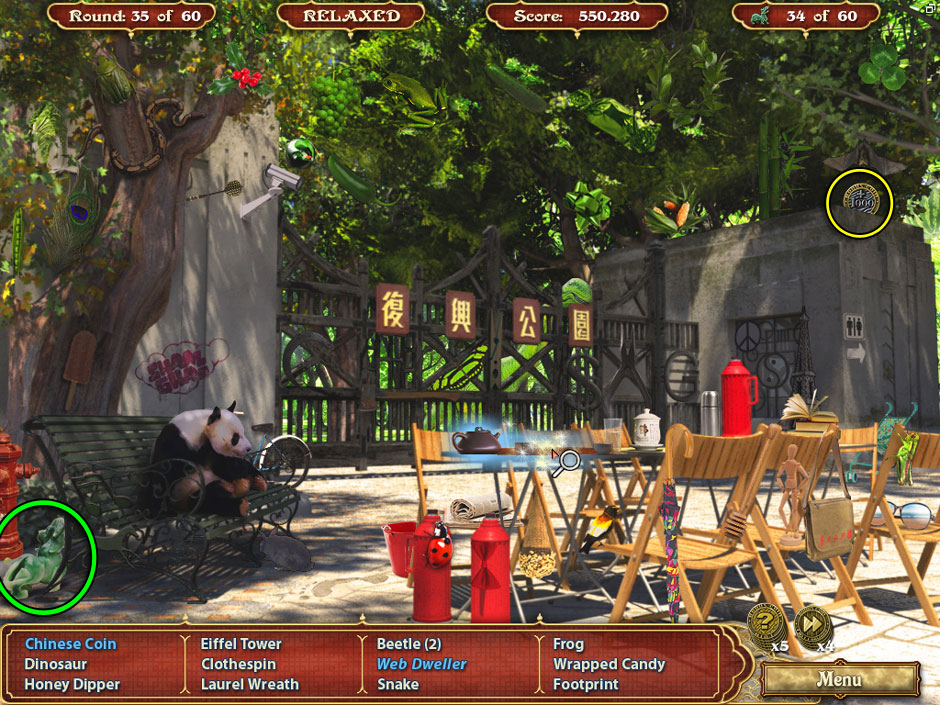
Task: Open the Menu button
Action: click(x=839, y=680)
